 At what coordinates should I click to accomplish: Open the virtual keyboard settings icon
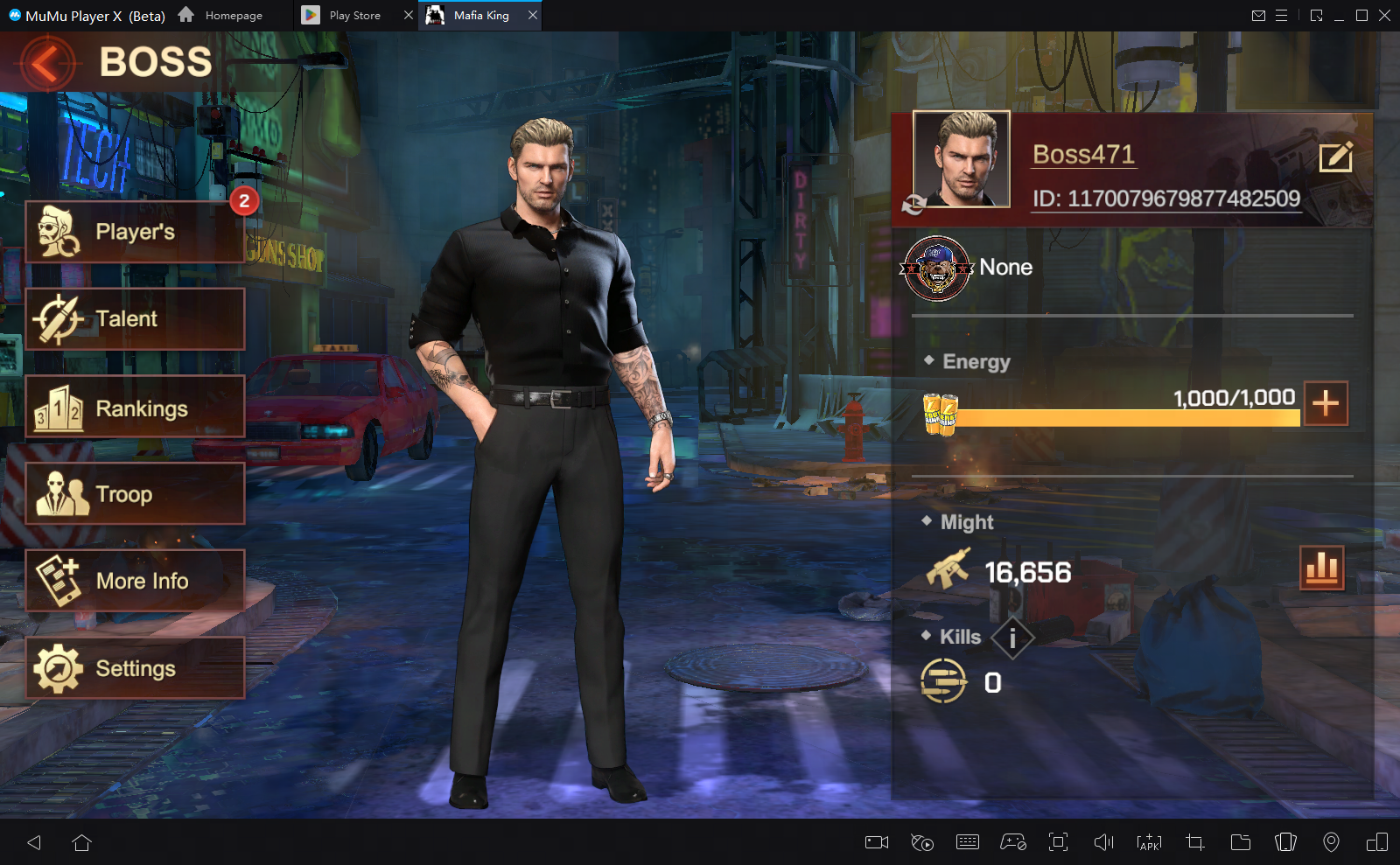click(968, 842)
